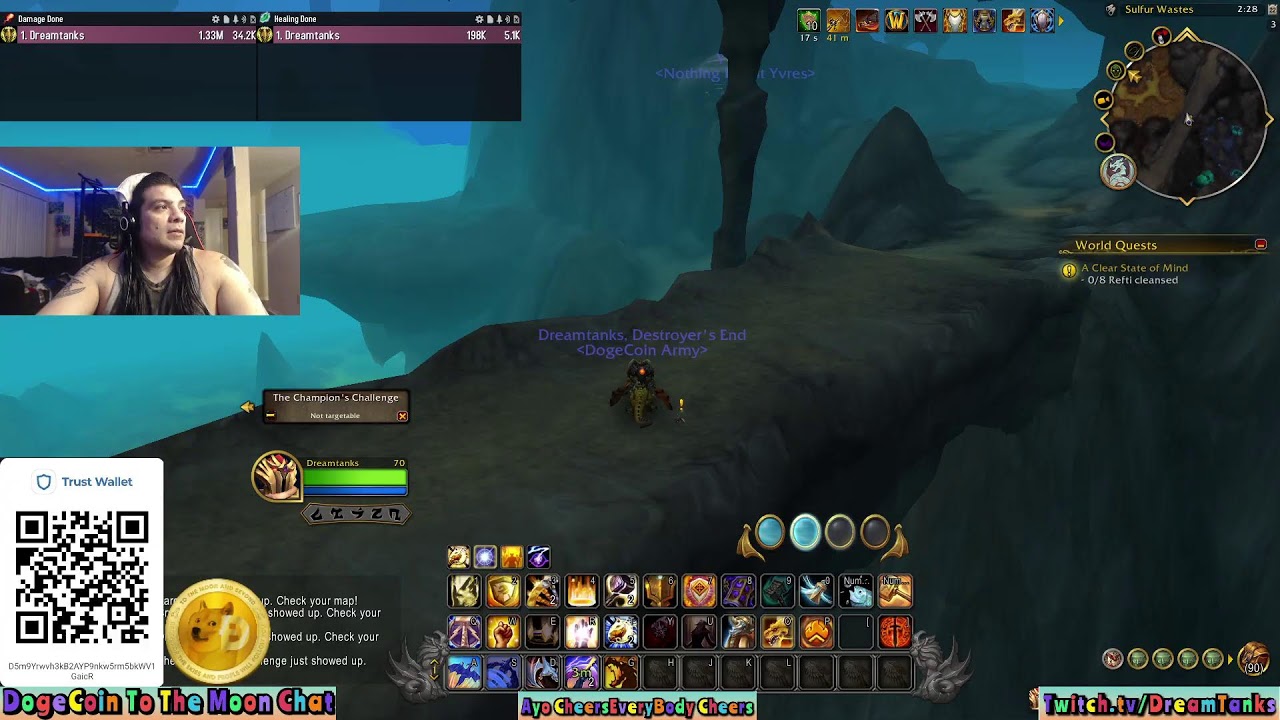1280x720 pixels.
Task: Use the fish item on action bar
Action: point(855,591)
